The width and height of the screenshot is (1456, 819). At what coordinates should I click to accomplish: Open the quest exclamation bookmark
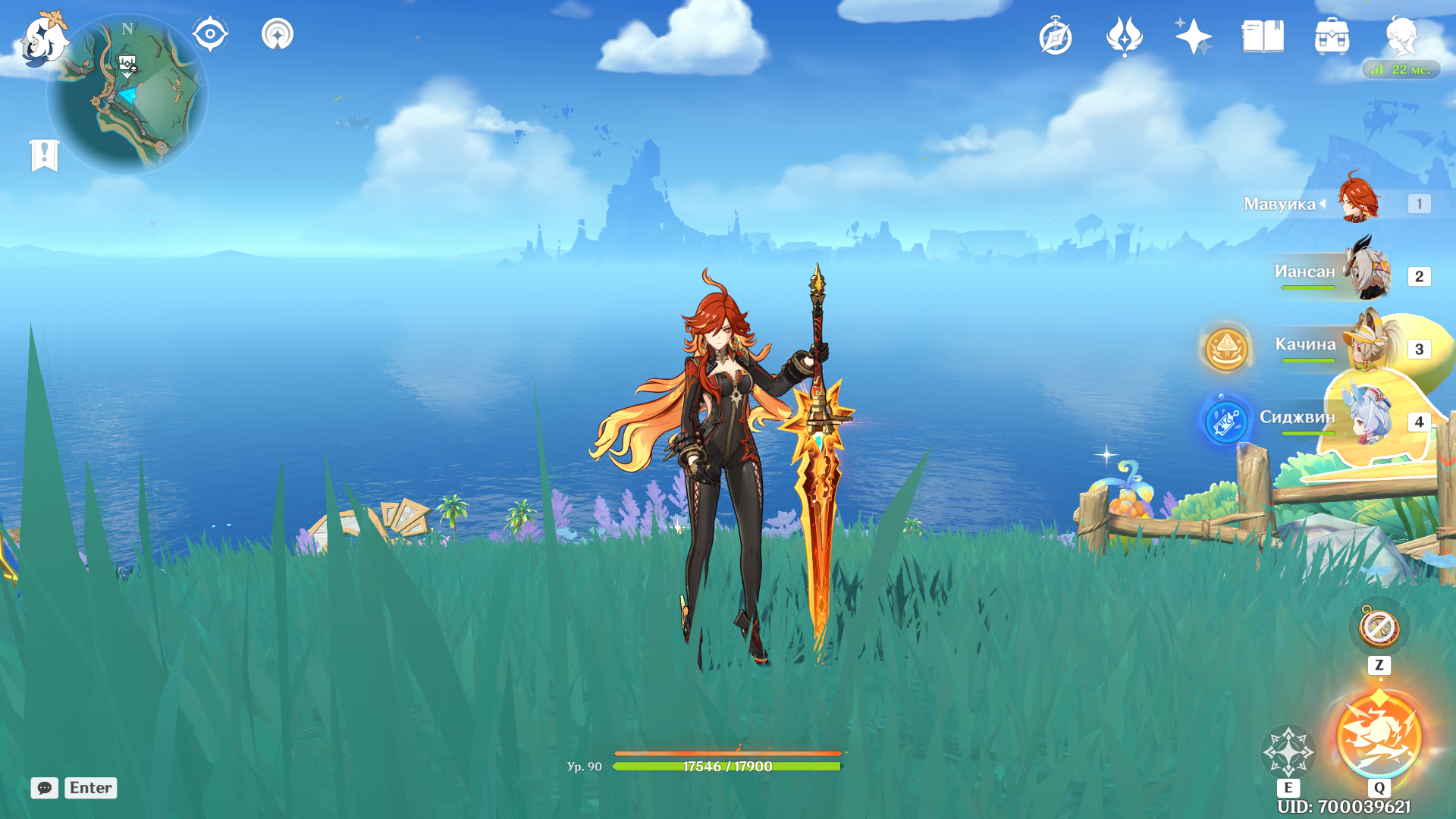tap(45, 155)
